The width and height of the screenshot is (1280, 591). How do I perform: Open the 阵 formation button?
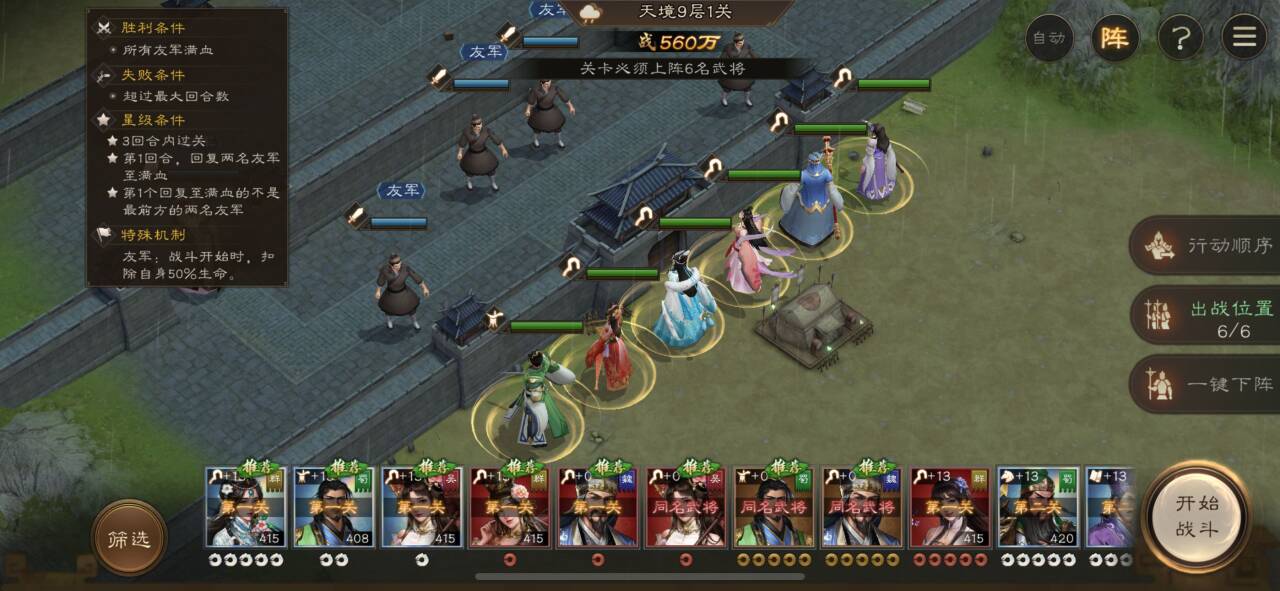(1114, 39)
